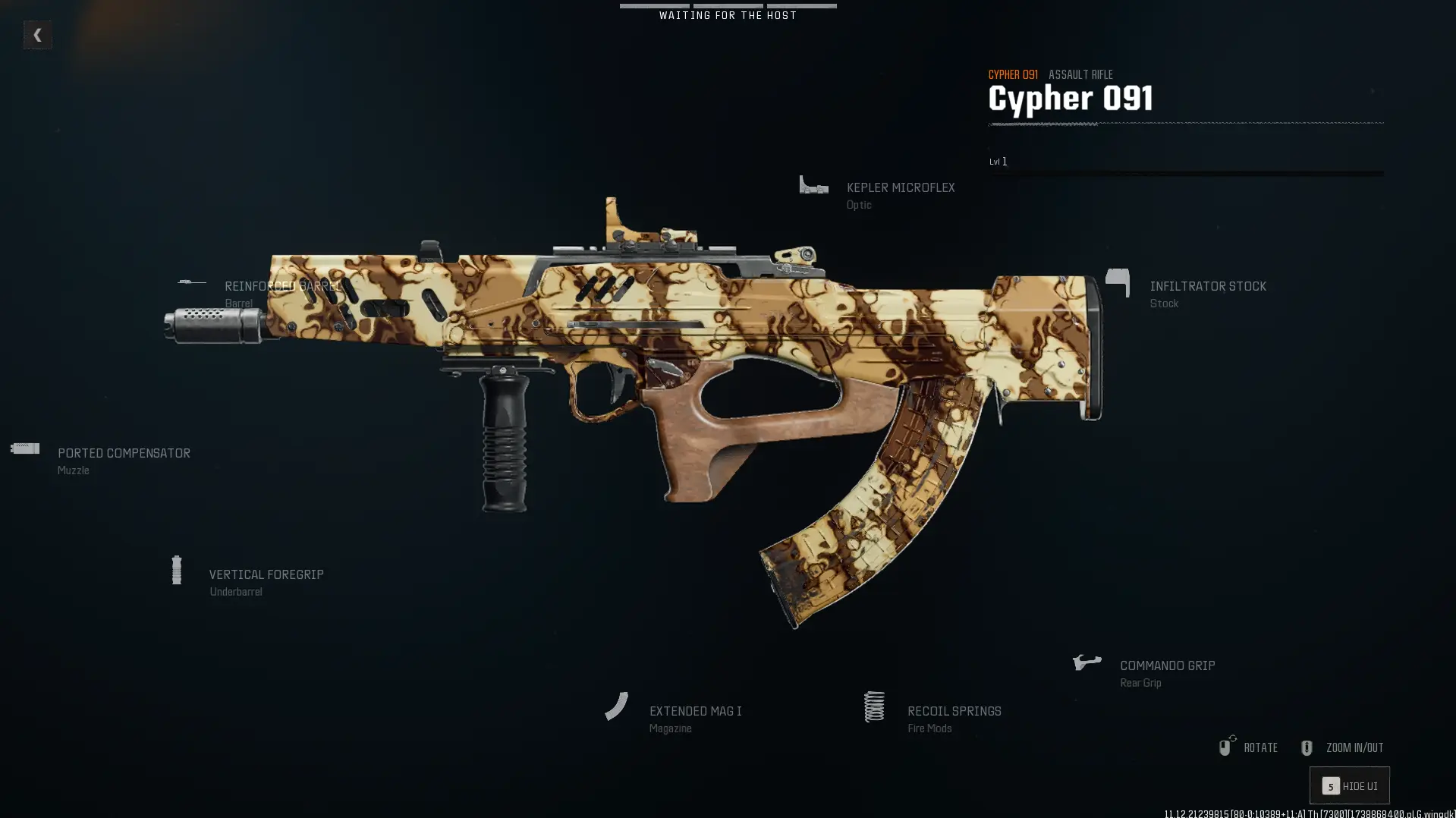Viewport: 1456px width, 818px height.
Task: Select the Extended Mag I magazine icon
Action: tap(617, 706)
